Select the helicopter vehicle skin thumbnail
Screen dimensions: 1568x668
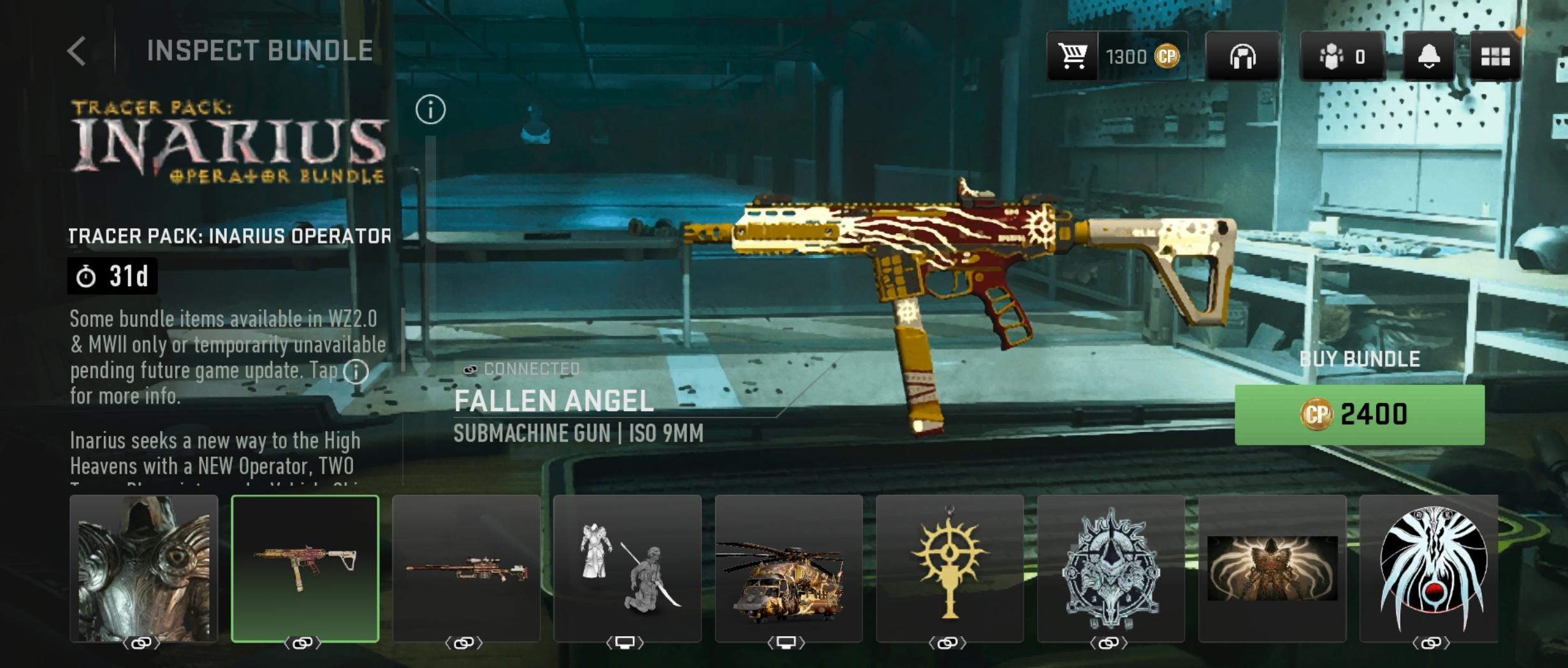click(788, 569)
